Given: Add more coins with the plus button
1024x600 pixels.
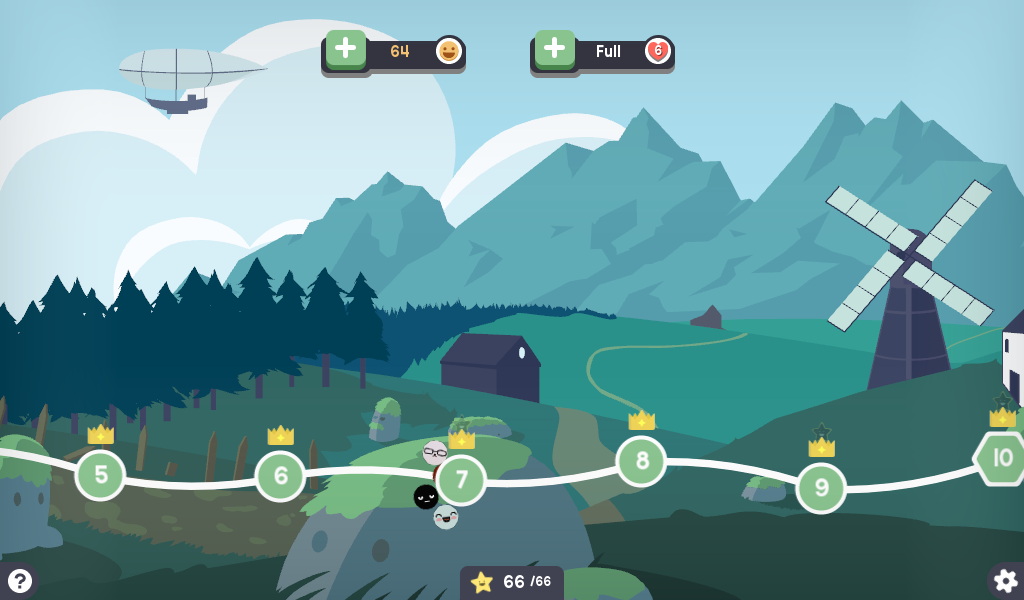Looking at the screenshot, I should pos(346,49).
